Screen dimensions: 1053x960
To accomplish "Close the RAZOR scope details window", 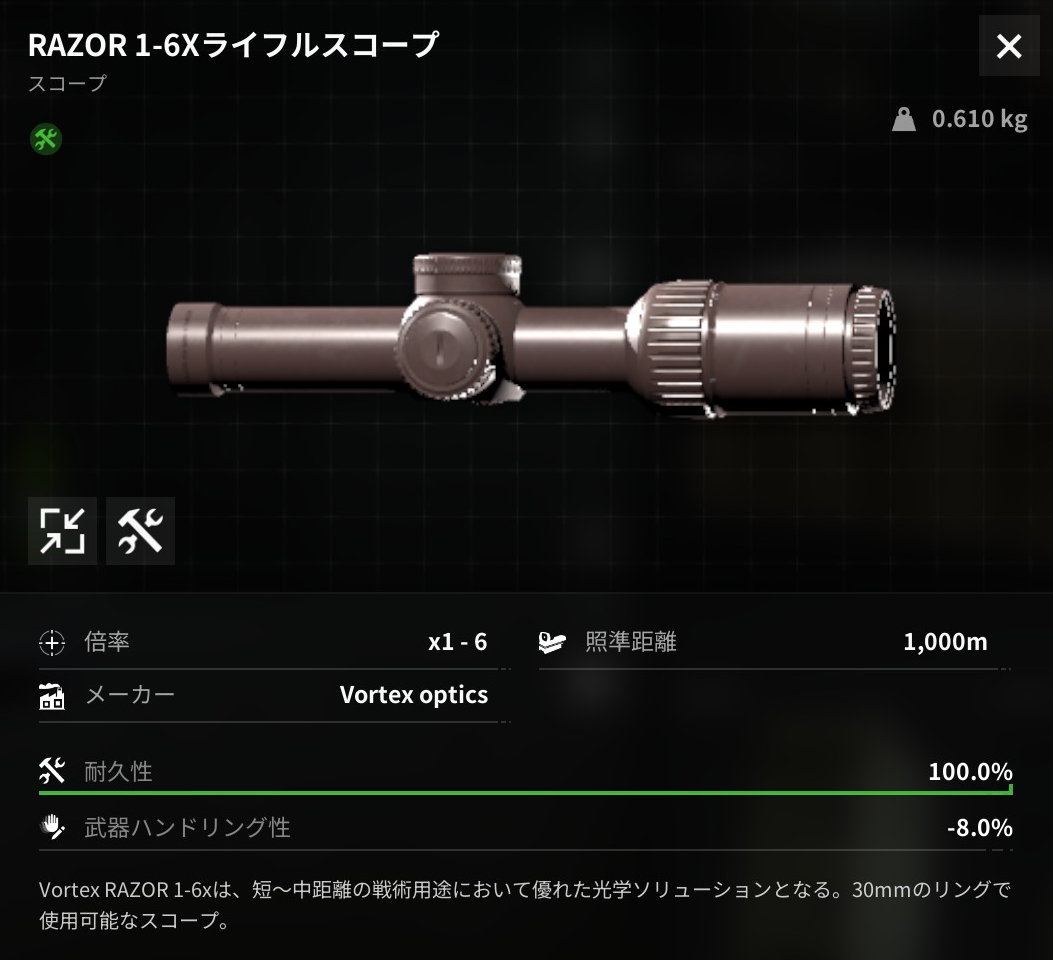I will (x=1009, y=46).
